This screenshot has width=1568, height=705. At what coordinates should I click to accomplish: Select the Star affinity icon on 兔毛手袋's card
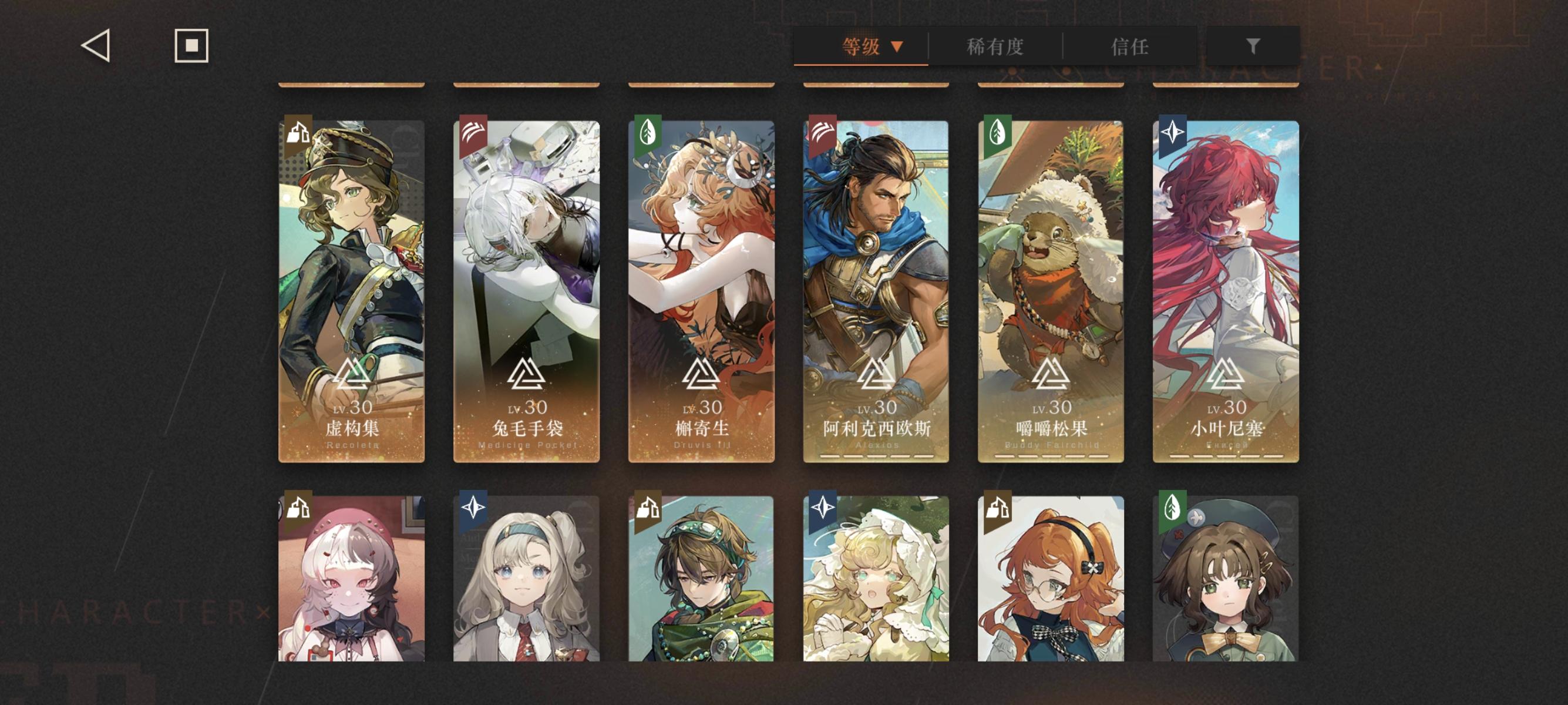[472, 132]
